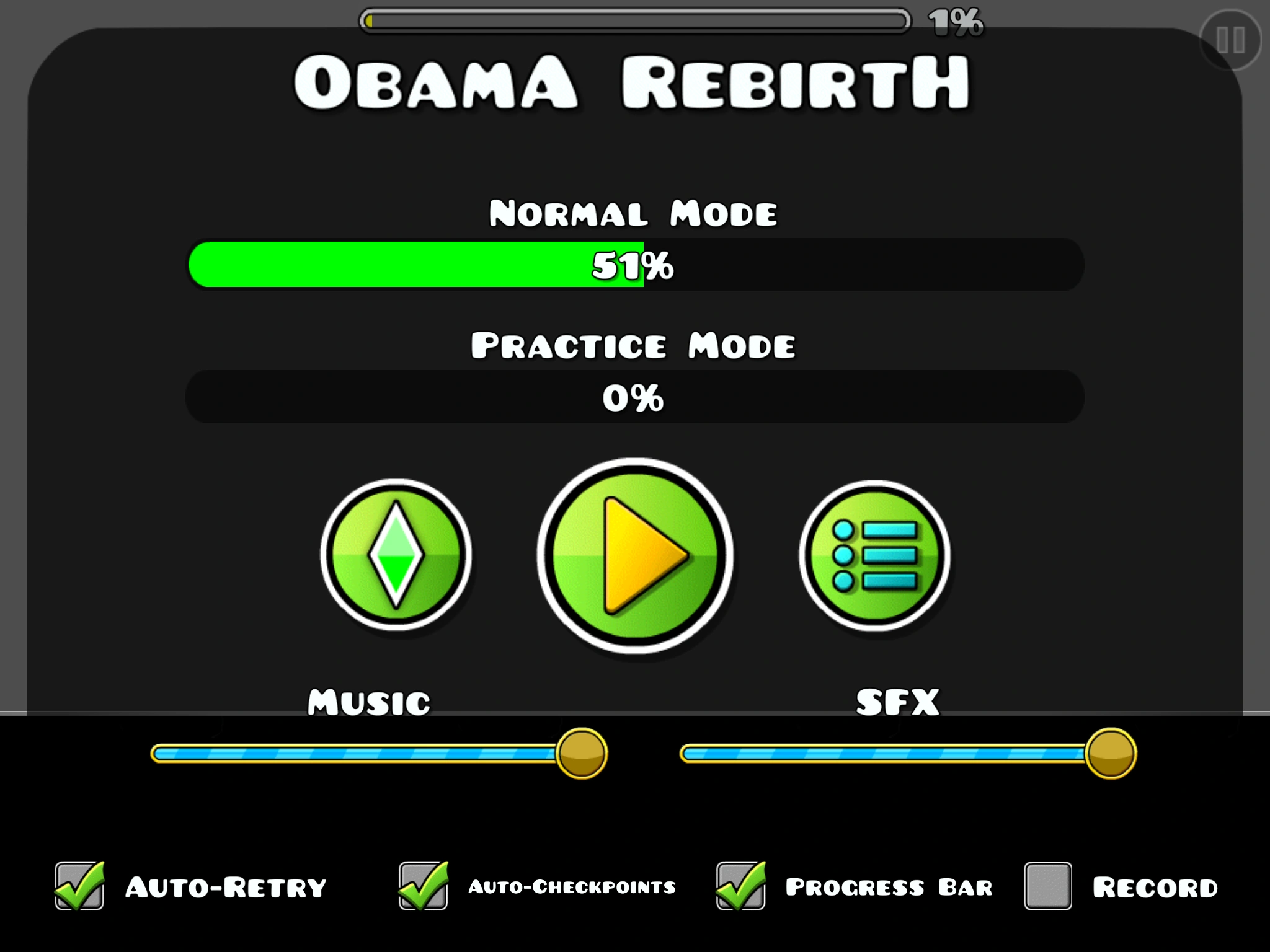Select the Practice Mode label
1270x952 pixels.
click(634, 345)
